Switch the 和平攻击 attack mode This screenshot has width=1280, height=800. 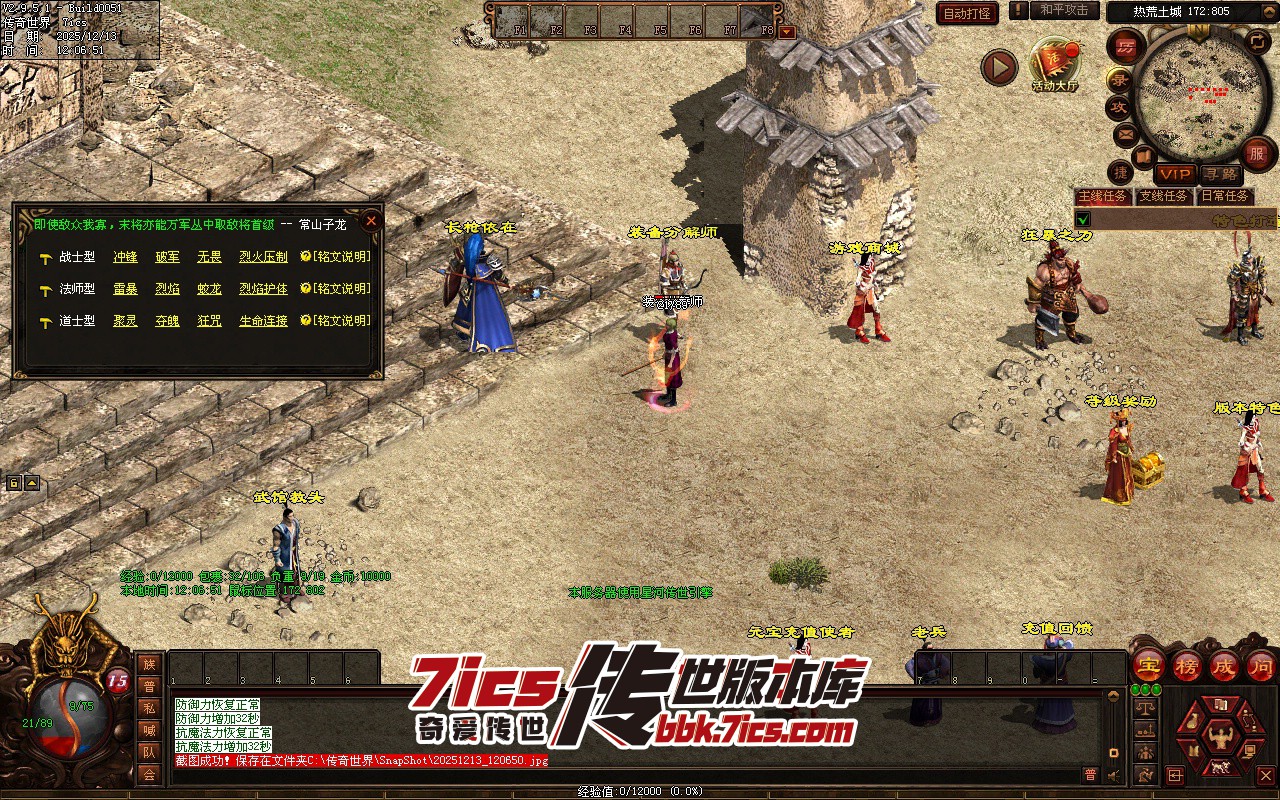[1063, 10]
